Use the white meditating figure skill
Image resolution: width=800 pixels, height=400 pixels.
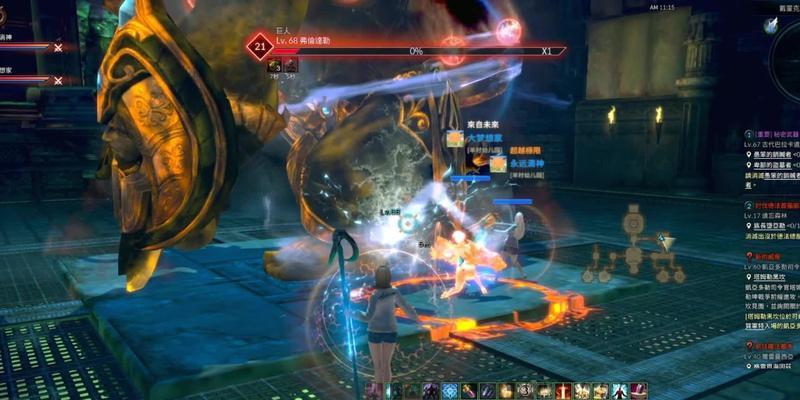pyautogui.click(x=620, y=391)
